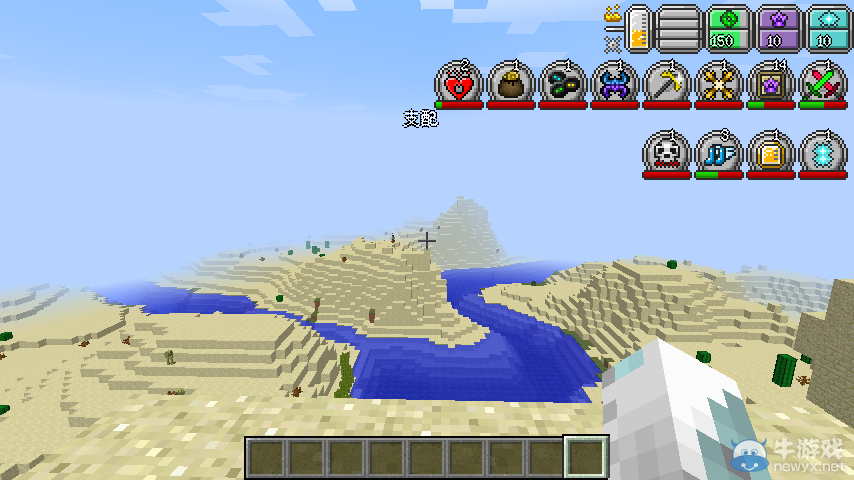Click the dark fidget-spinner shaped skill icon
Image resolution: width=854 pixels, height=480 pixels.
tap(563, 83)
